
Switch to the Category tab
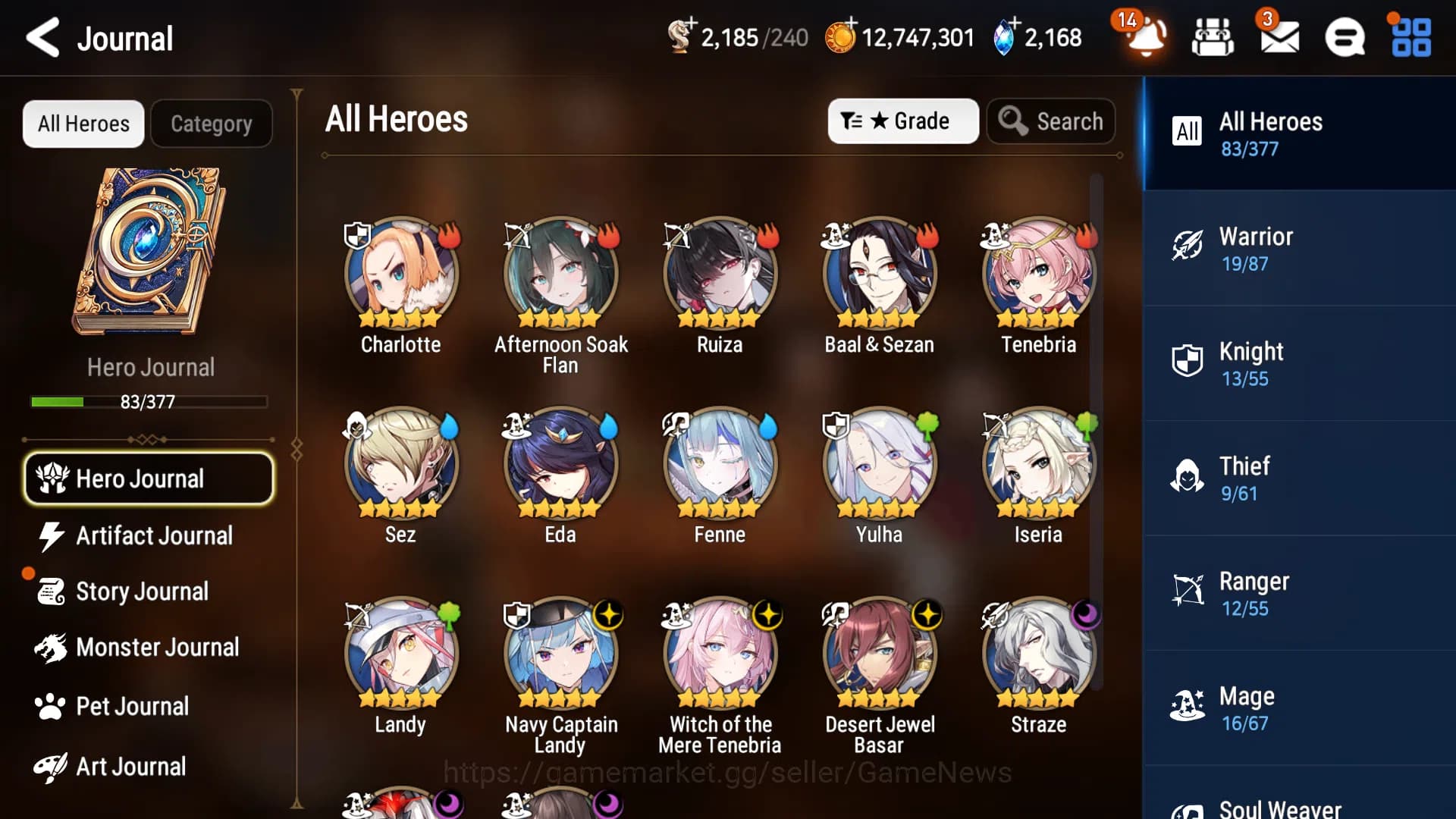[x=212, y=123]
